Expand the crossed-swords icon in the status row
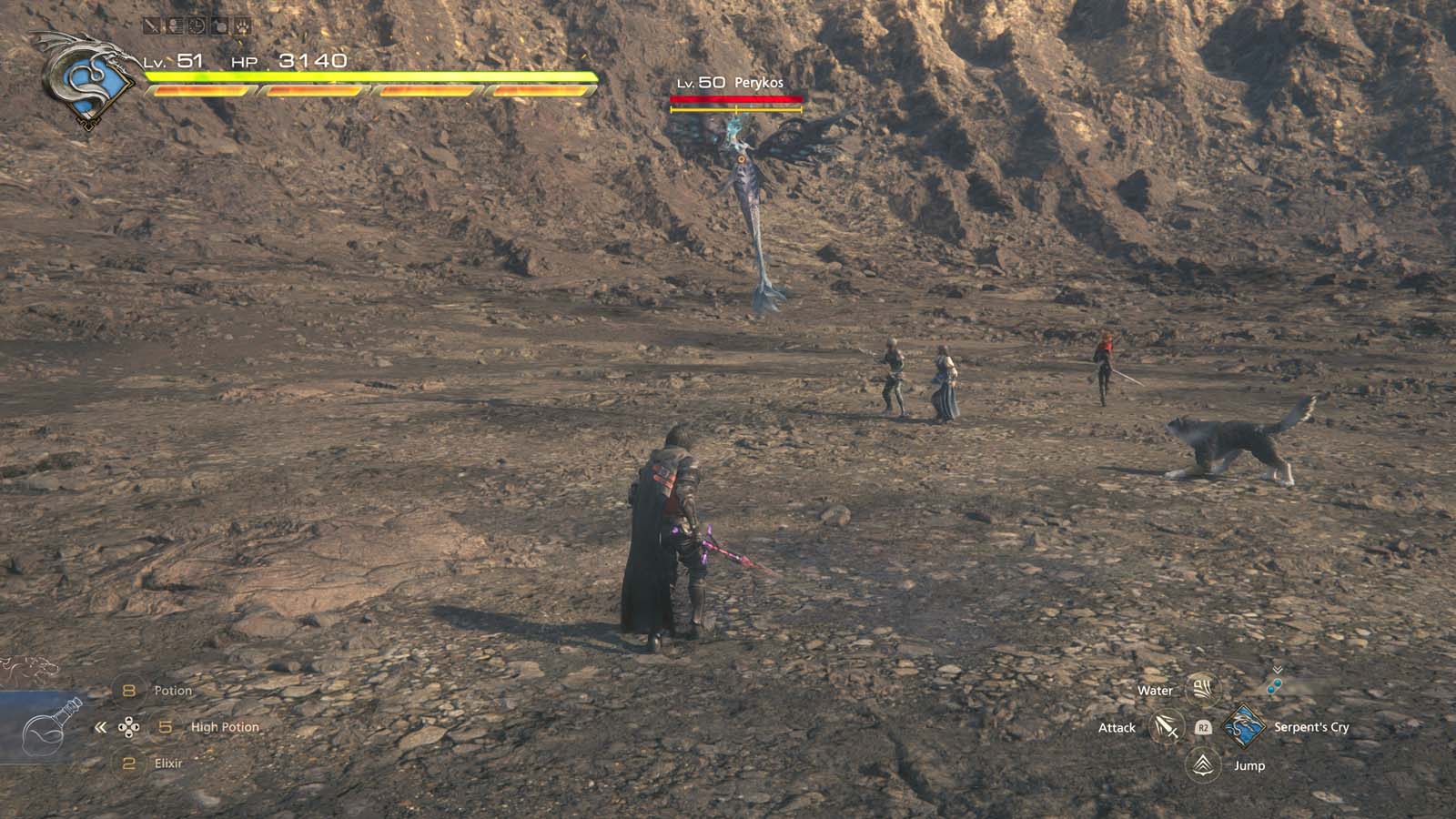Screen dimensions: 1456x819 (x=151, y=25)
